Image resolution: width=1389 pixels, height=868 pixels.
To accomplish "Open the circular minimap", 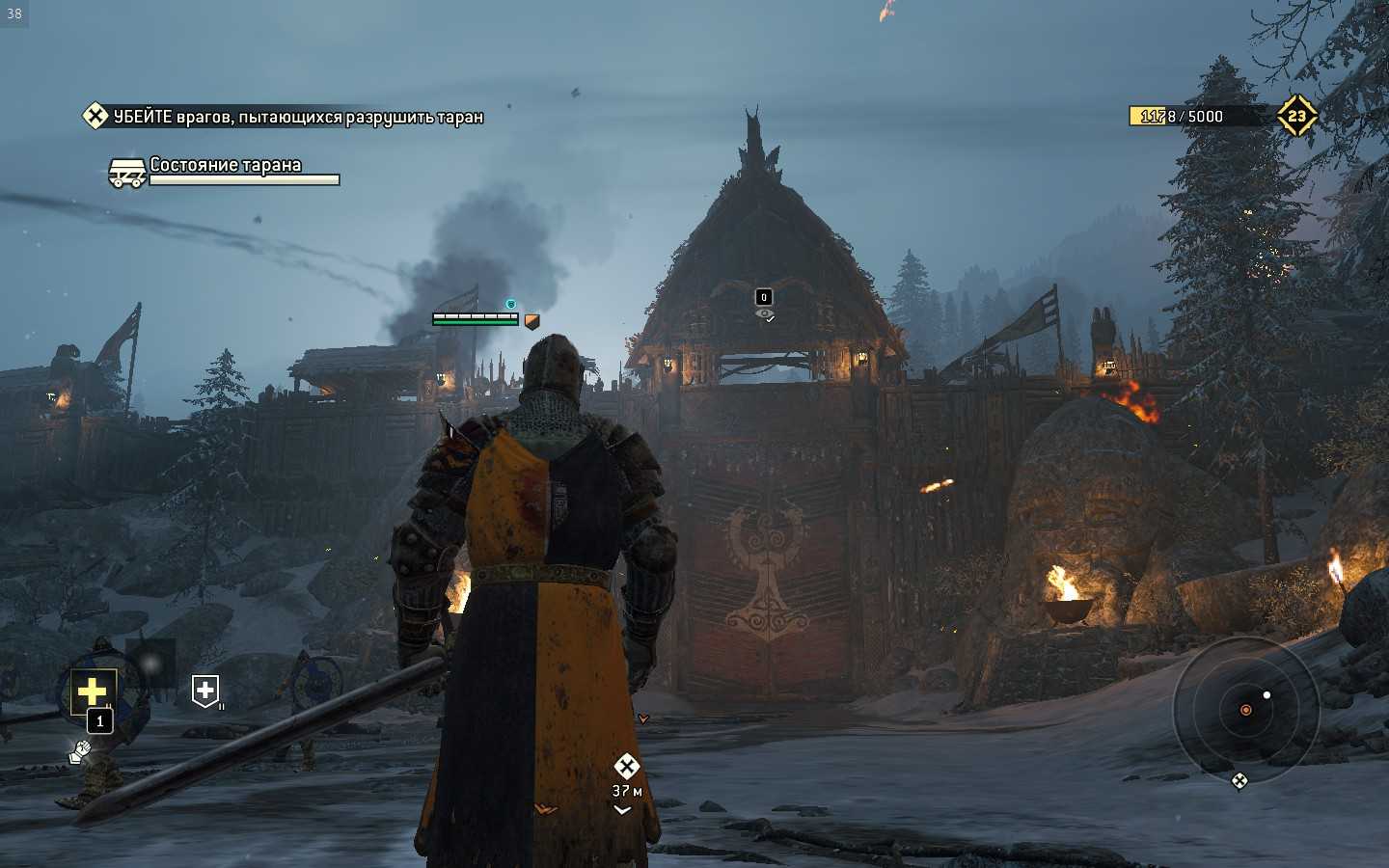I will pos(1245,710).
